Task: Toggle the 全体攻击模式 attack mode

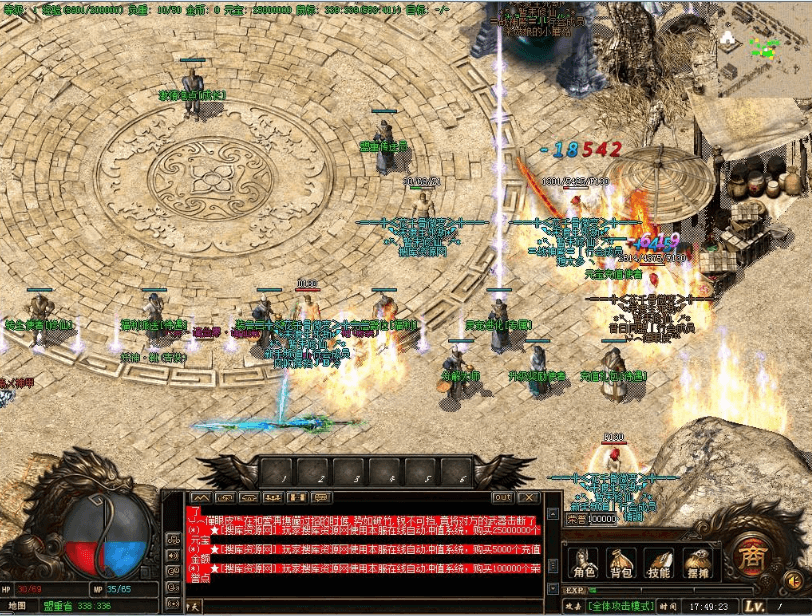Action: [621, 606]
